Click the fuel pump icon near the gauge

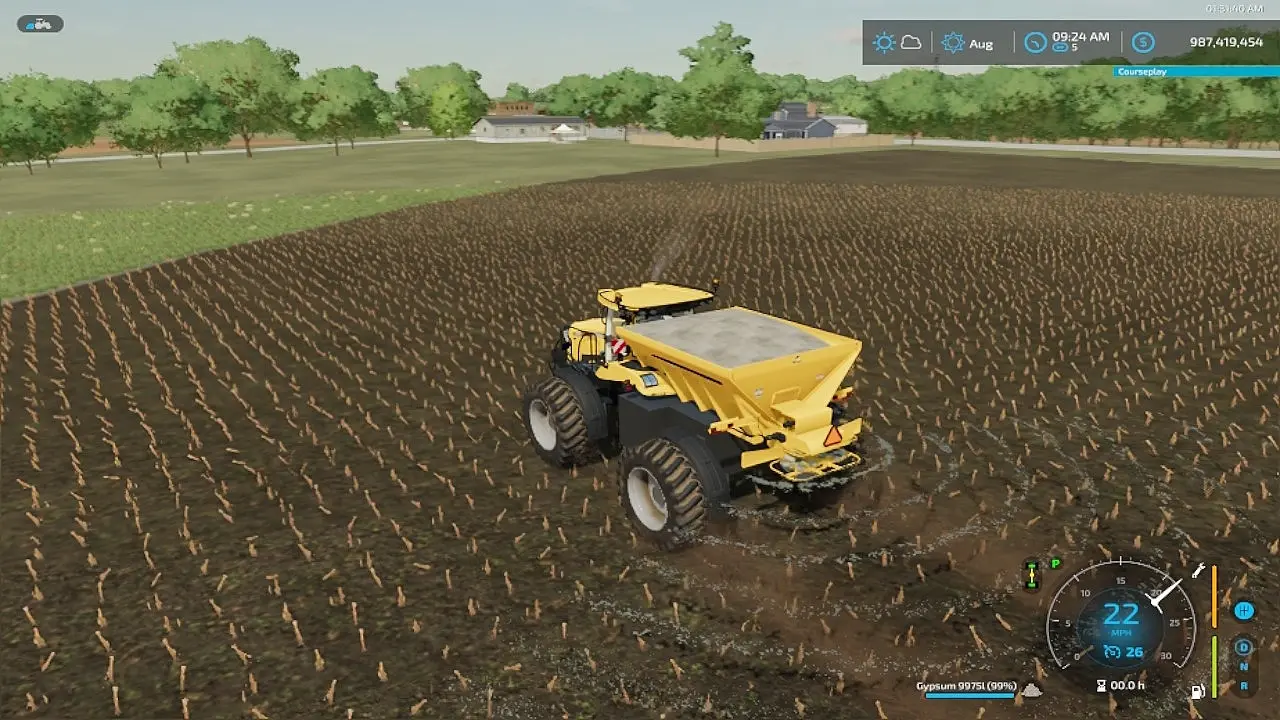click(x=1197, y=689)
